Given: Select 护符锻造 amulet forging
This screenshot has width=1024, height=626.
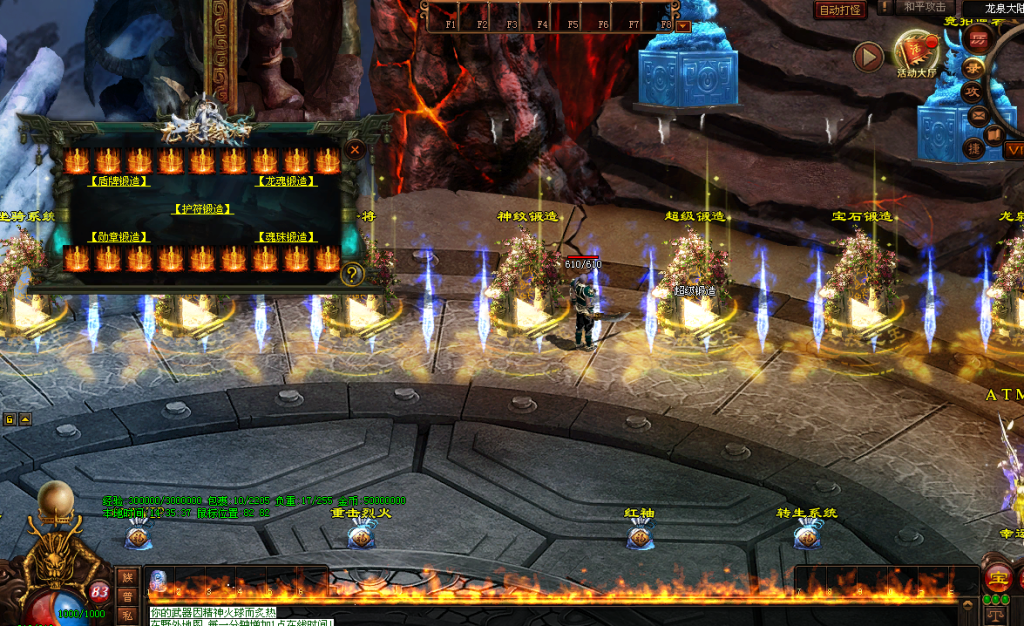Looking at the screenshot, I should [203, 210].
